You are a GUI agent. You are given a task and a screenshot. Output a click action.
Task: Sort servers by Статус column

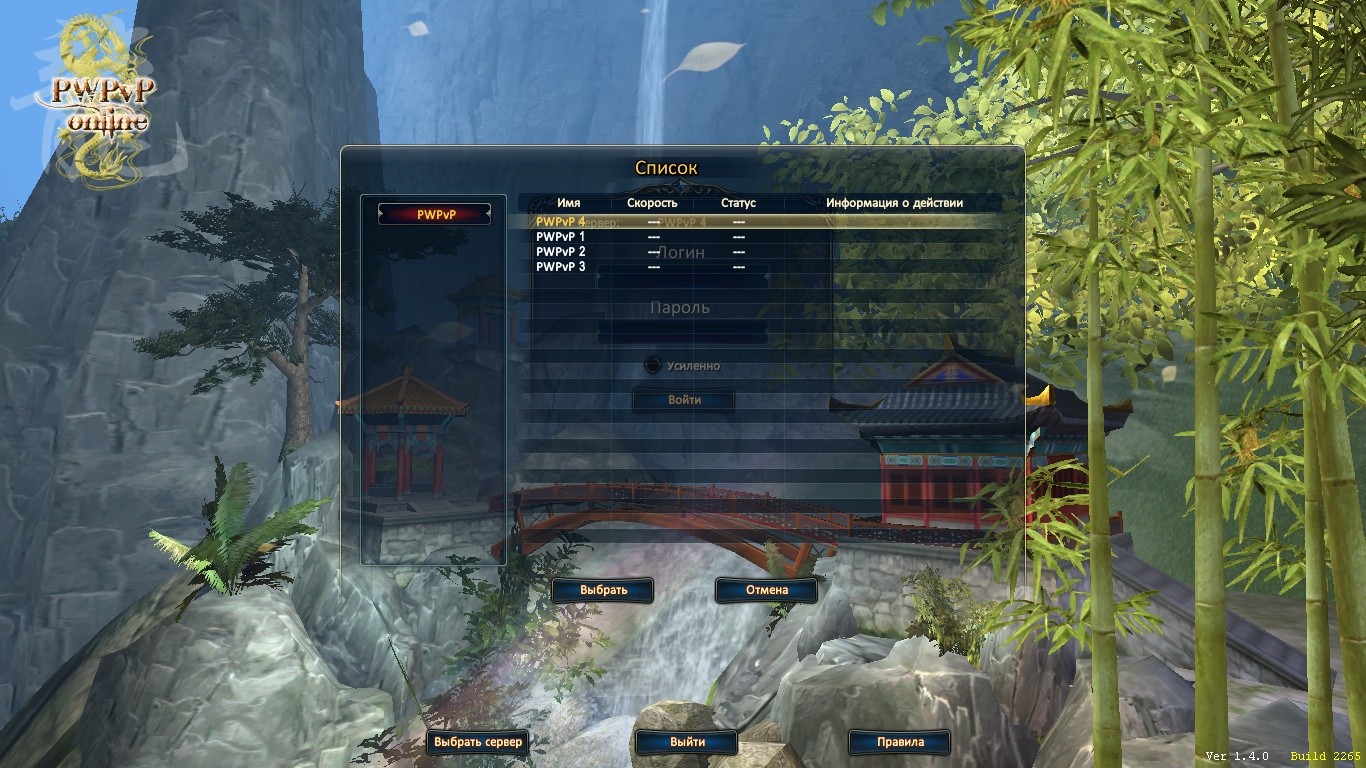click(738, 203)
